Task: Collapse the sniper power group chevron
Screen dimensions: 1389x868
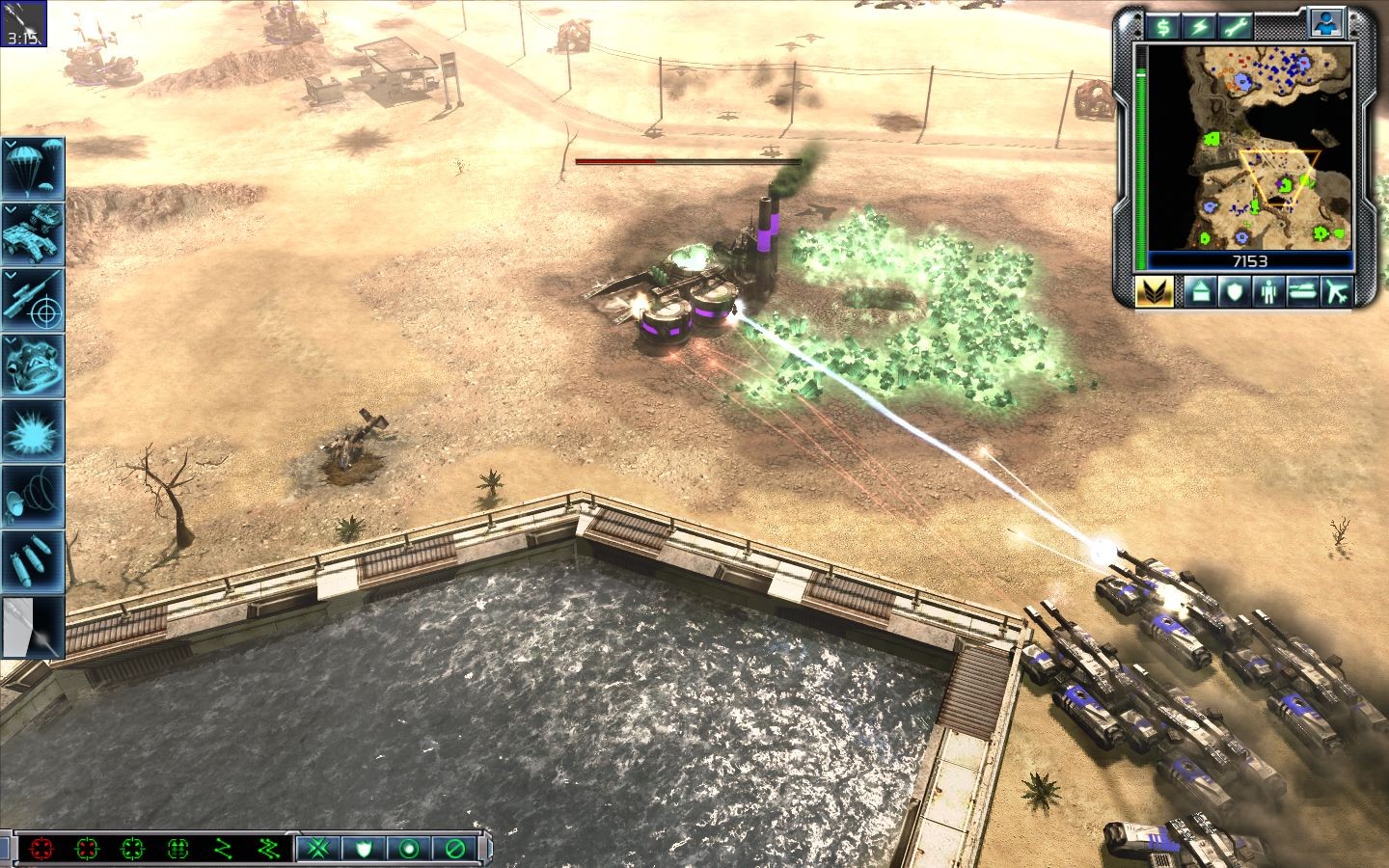Action: pos(11,273)
